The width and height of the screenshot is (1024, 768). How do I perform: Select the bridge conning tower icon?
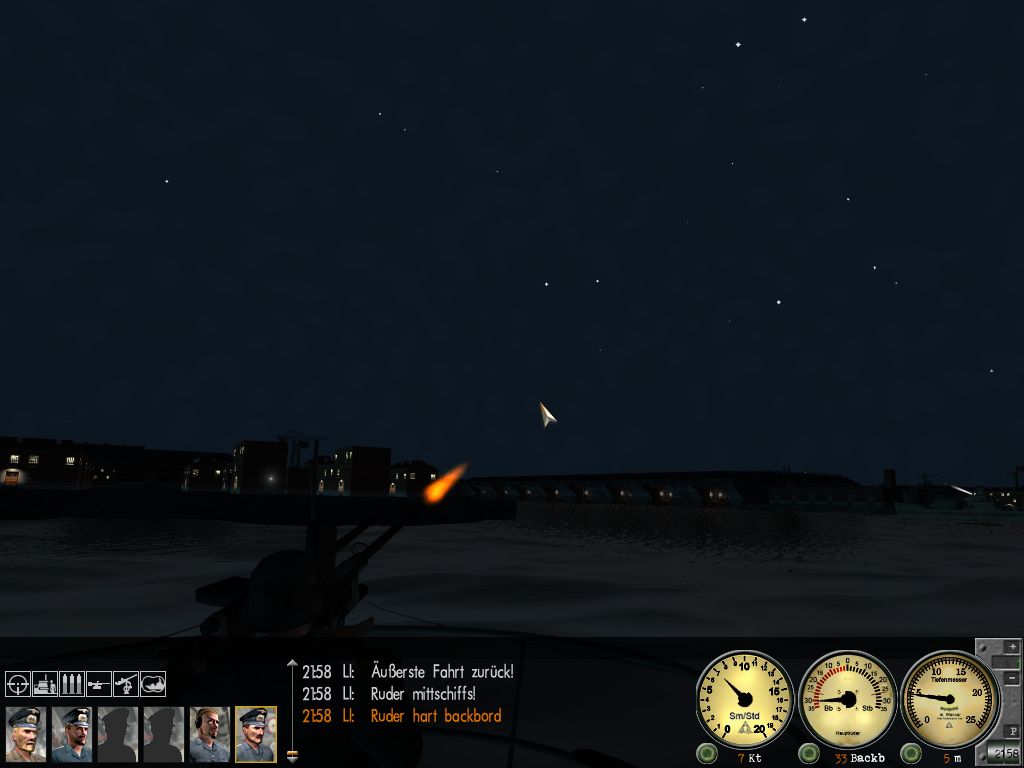pos(45,684)
